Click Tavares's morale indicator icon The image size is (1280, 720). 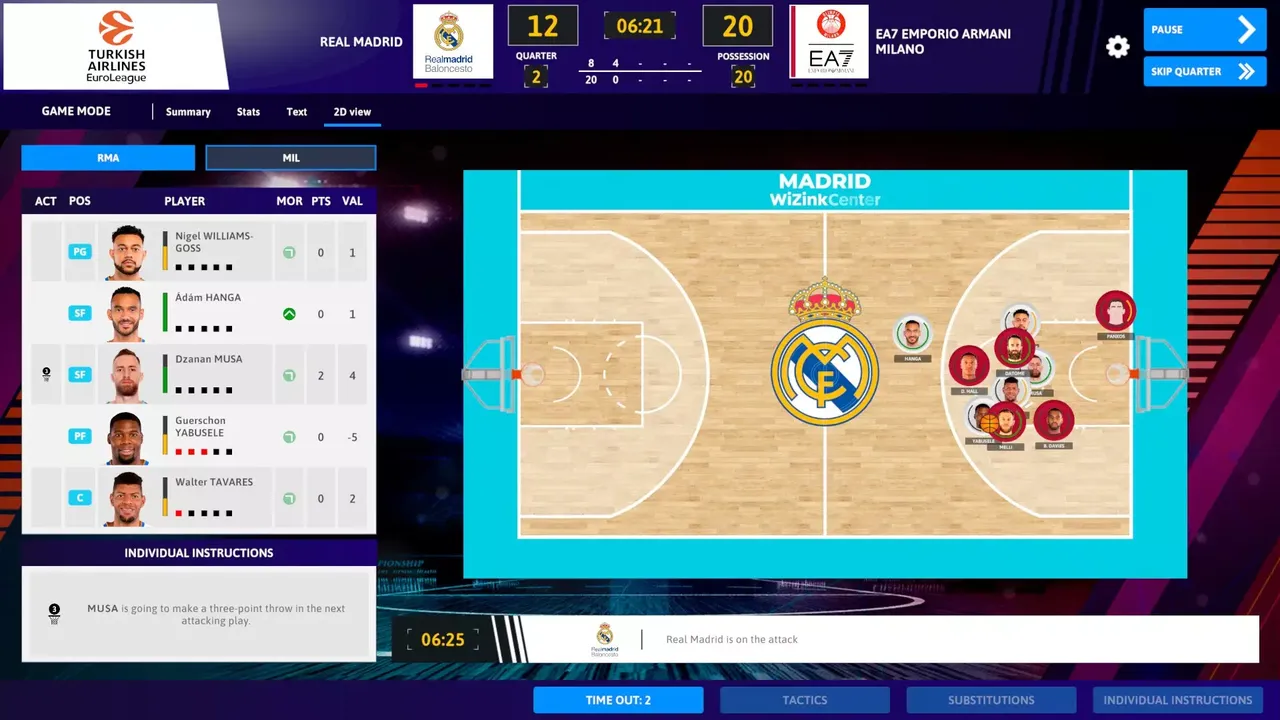(289, 498)
